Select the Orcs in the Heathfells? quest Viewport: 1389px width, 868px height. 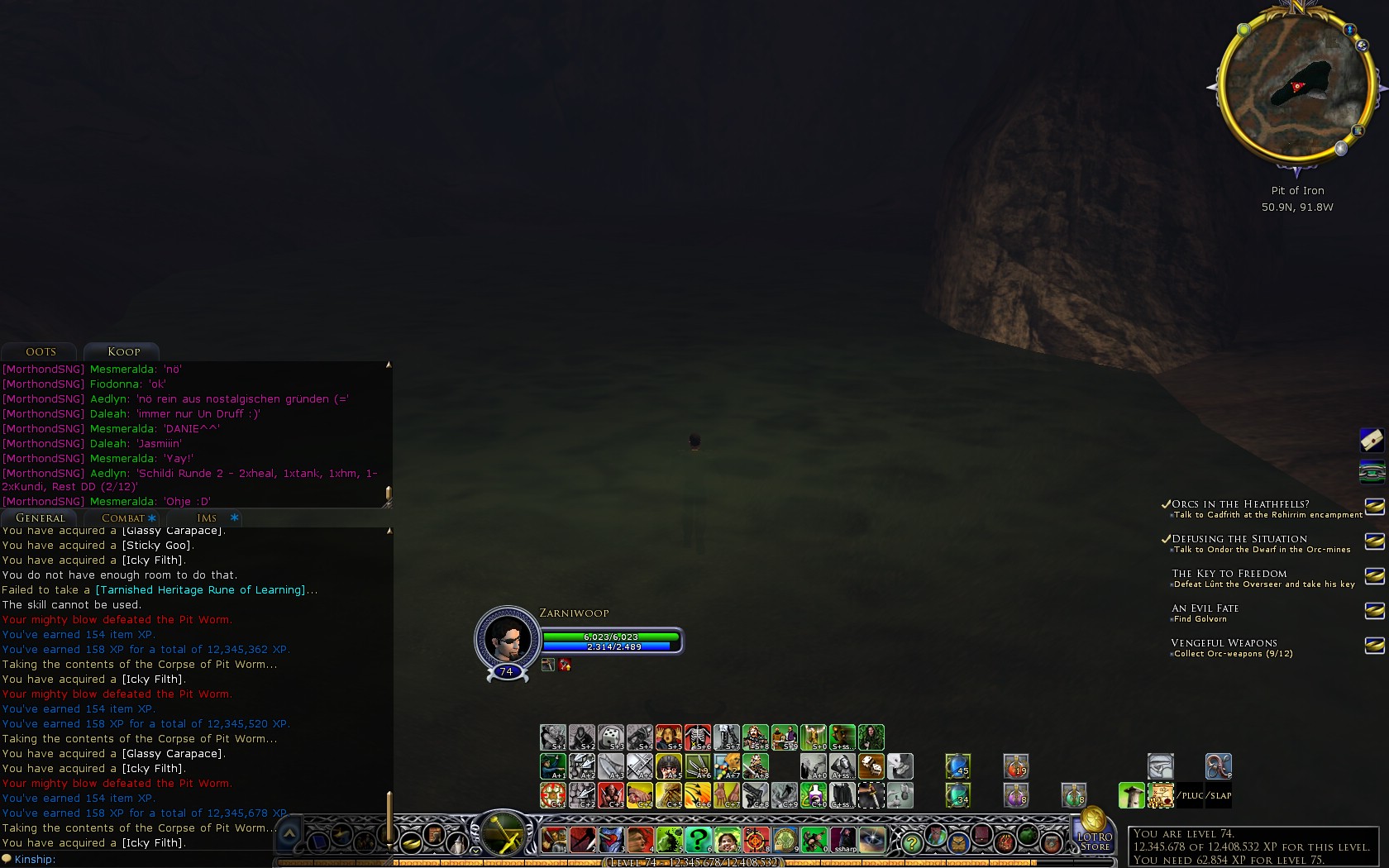pyautogui.click(x=1240, y=504)
